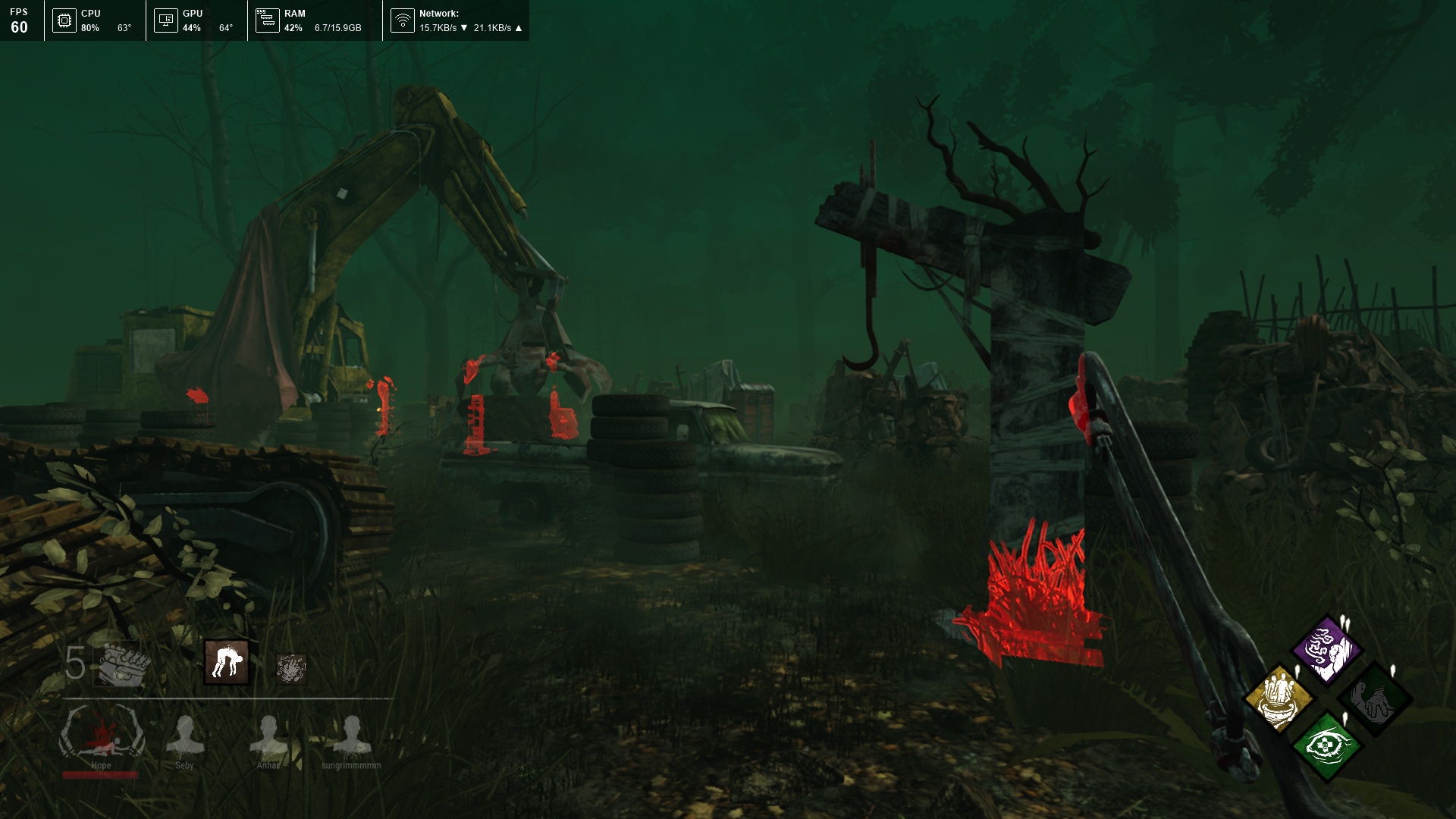The image size is (1456, 819).
Task: Click the splattered hand add-on icon
Action: [x=290, y=669]
